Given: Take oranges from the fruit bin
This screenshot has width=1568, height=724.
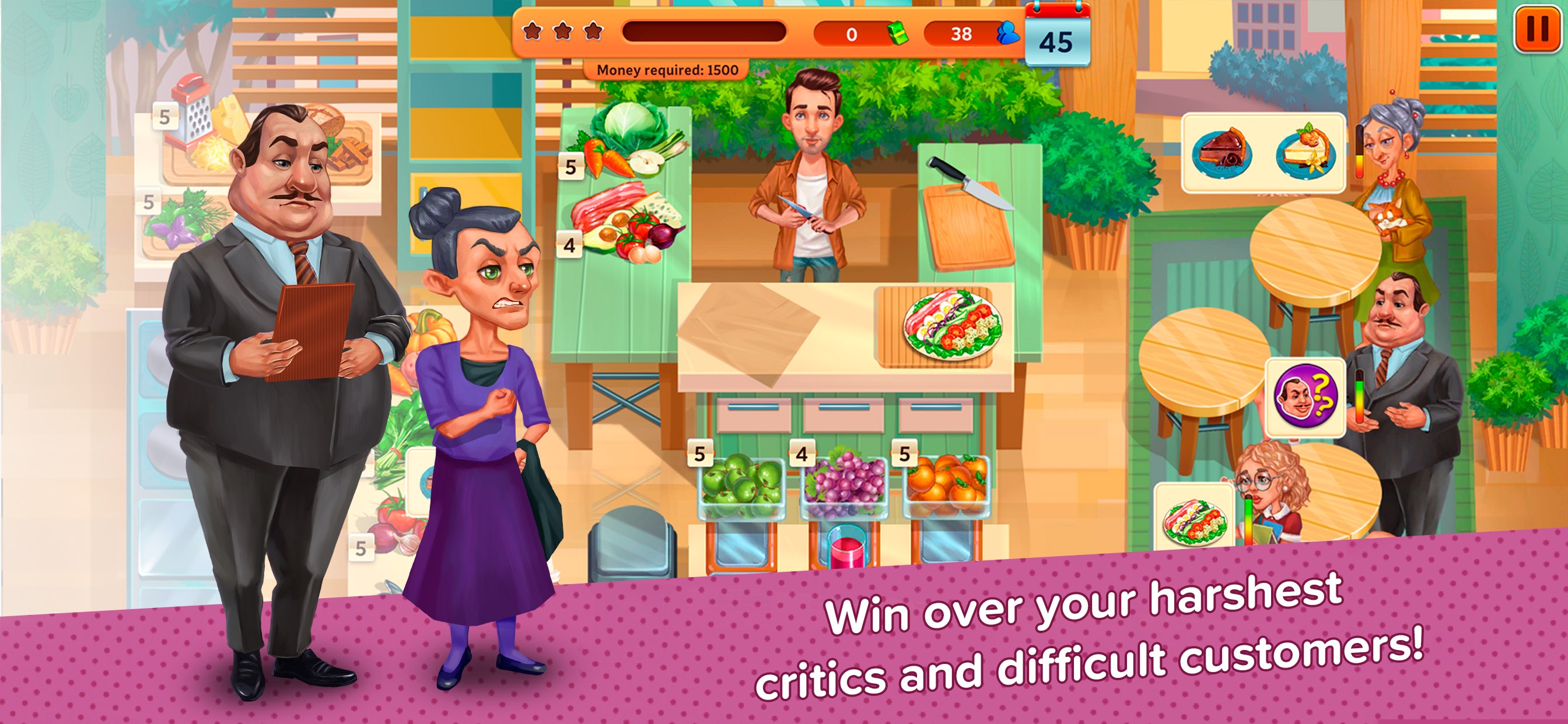Looking at the screenshot, I should (x=946, y=484).
